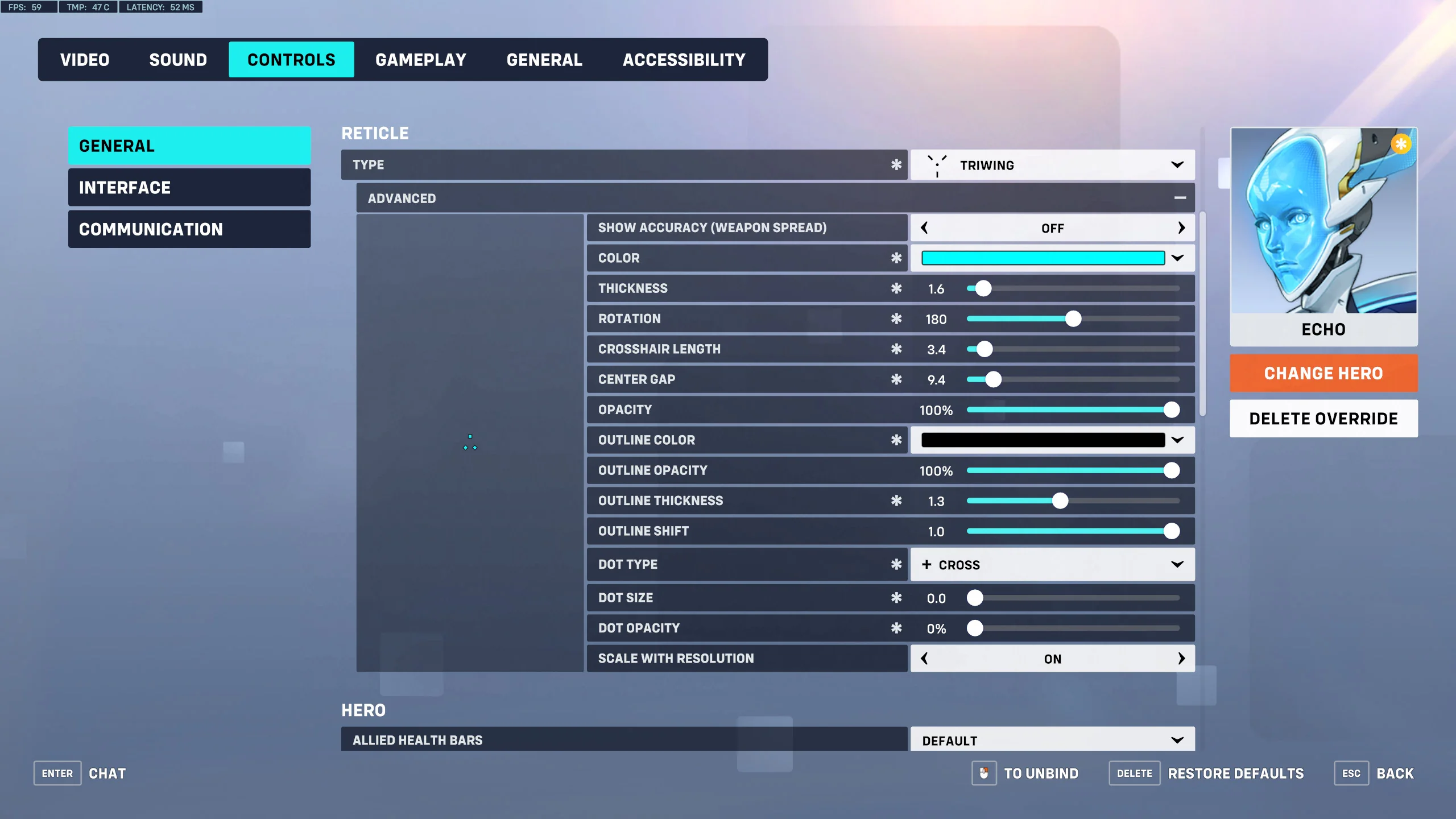Go back using the Back button
Viewport: 1456px width, 819px height.
click(x=1395, y=773)
